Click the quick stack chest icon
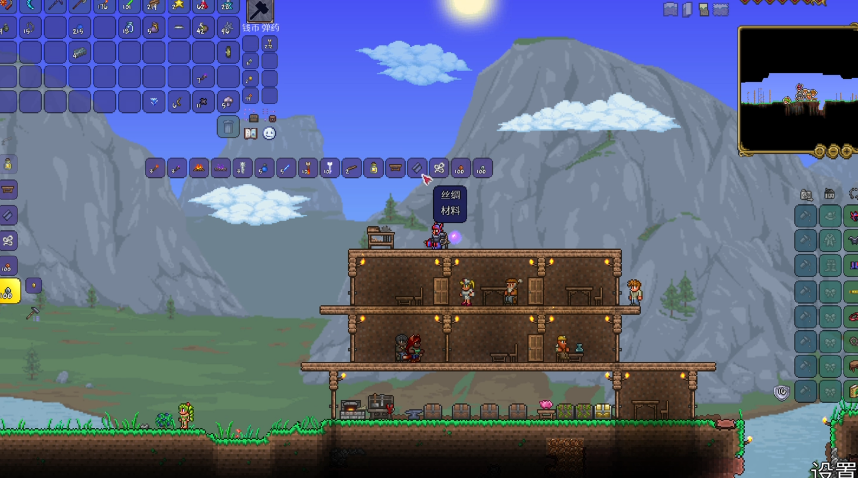This screenshot has height=478, width=858. (x=253, y=118)
